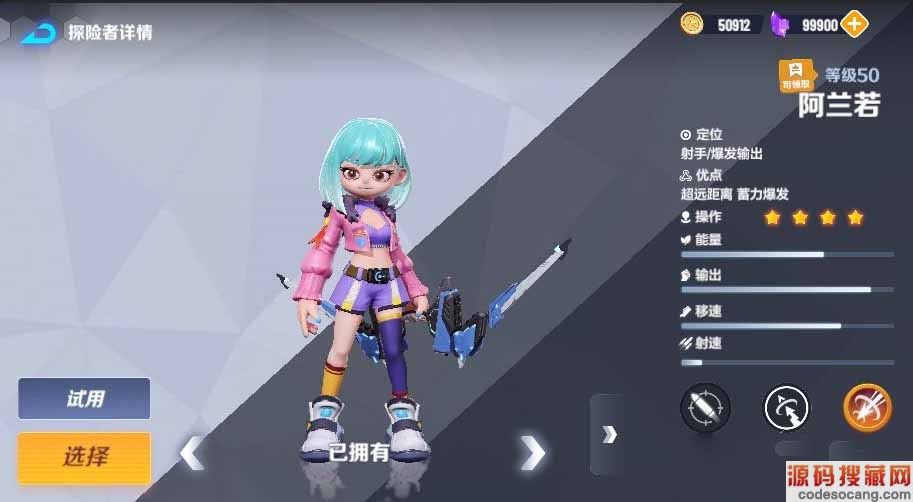Viewport: 913px width, 502px height.
Task: Visit the 源码搜藏网 watermark link
Action: (x=850, y=480)
